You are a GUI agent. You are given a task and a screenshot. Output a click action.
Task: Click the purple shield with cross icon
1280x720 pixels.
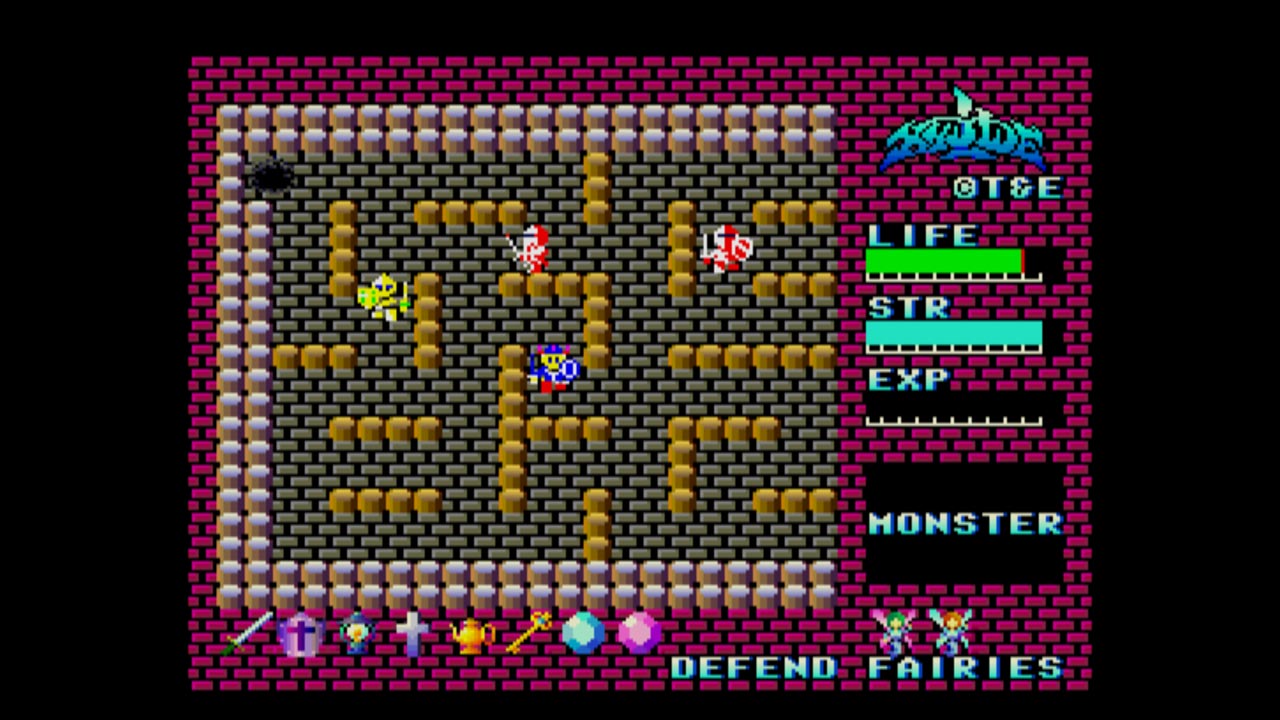pyautogui.click(x=299, y=636)
